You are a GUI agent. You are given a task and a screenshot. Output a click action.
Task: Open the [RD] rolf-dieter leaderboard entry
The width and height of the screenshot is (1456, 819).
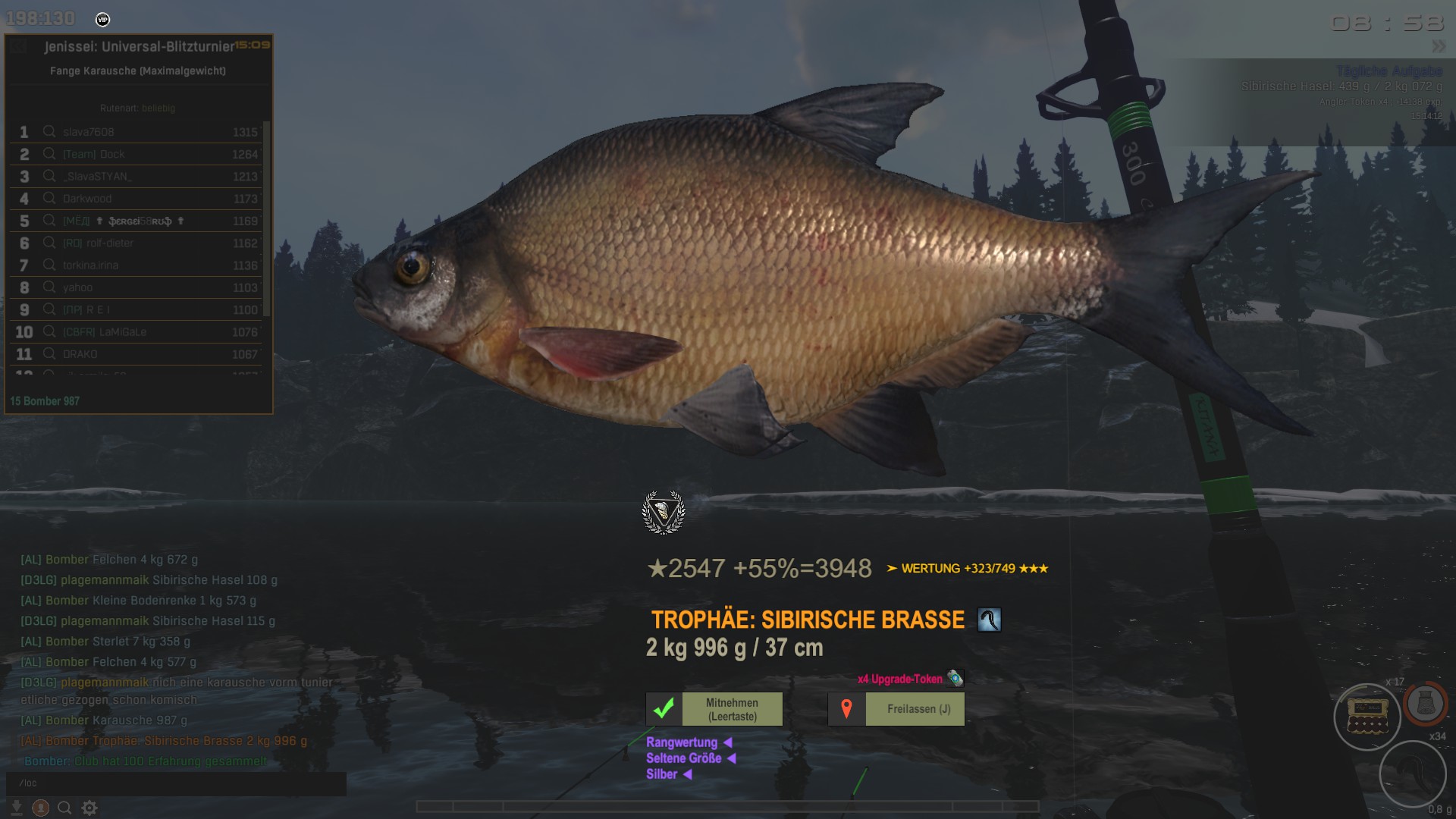pyautogui.click(x=136, y=243)
